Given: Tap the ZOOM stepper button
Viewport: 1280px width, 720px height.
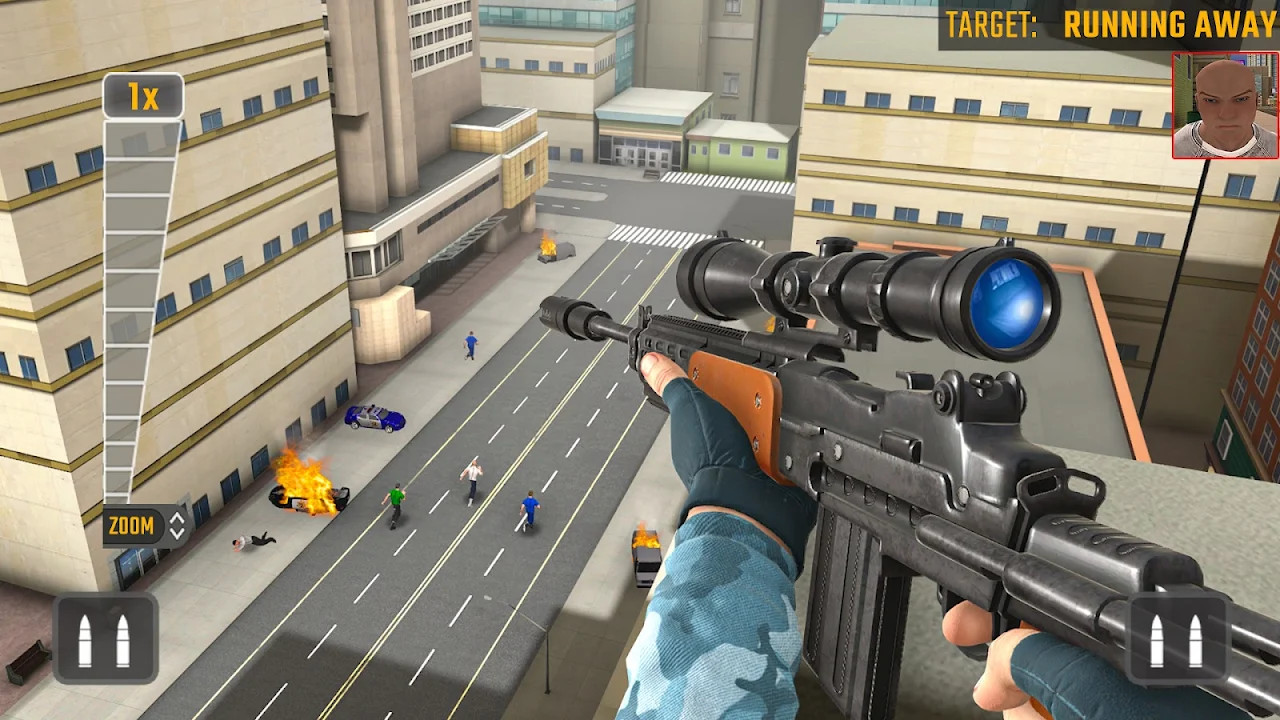Looking at the screenshot, I should coord(146,526).
